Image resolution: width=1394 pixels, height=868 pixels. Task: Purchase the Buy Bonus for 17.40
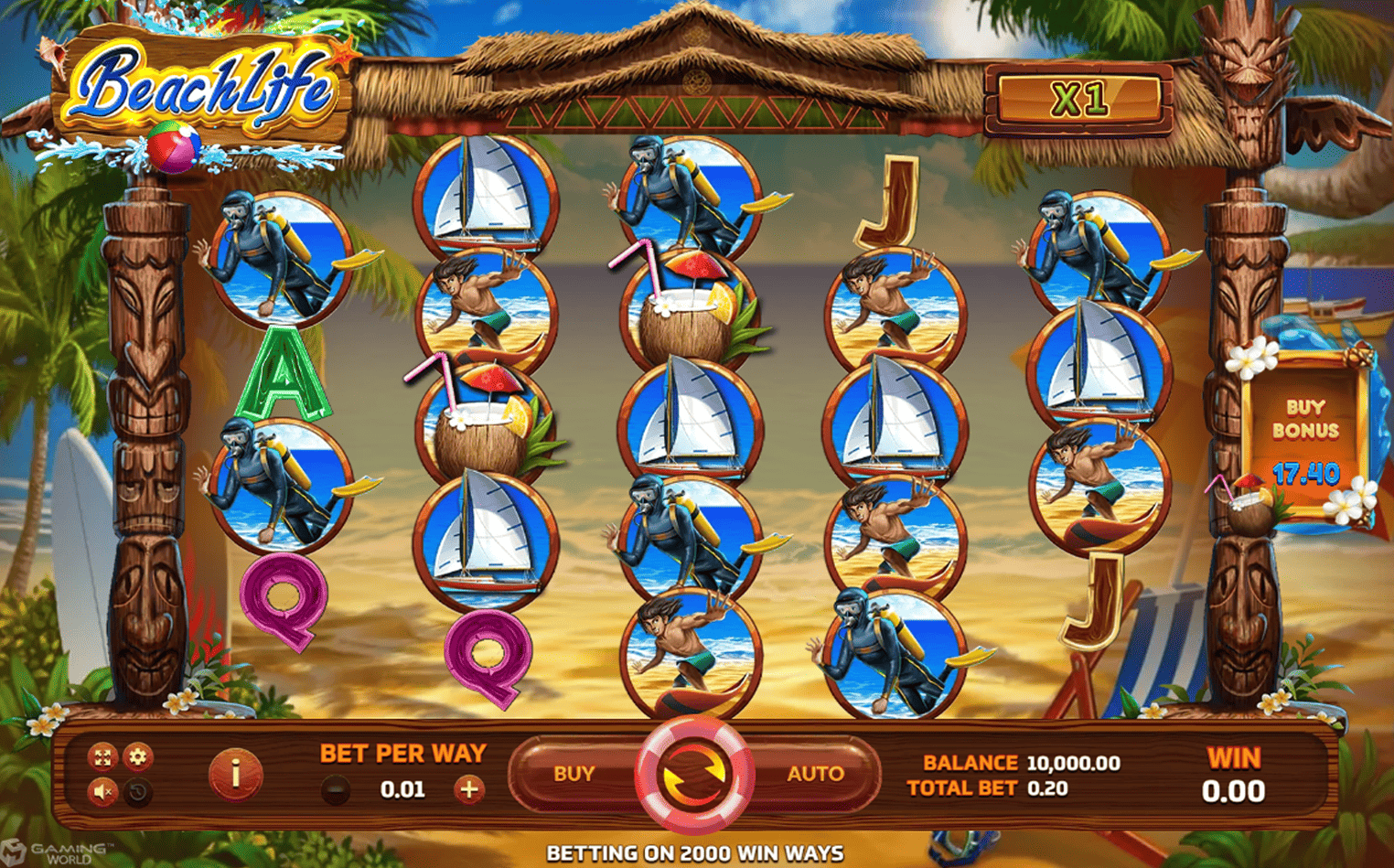click(x=1305, y=441)
